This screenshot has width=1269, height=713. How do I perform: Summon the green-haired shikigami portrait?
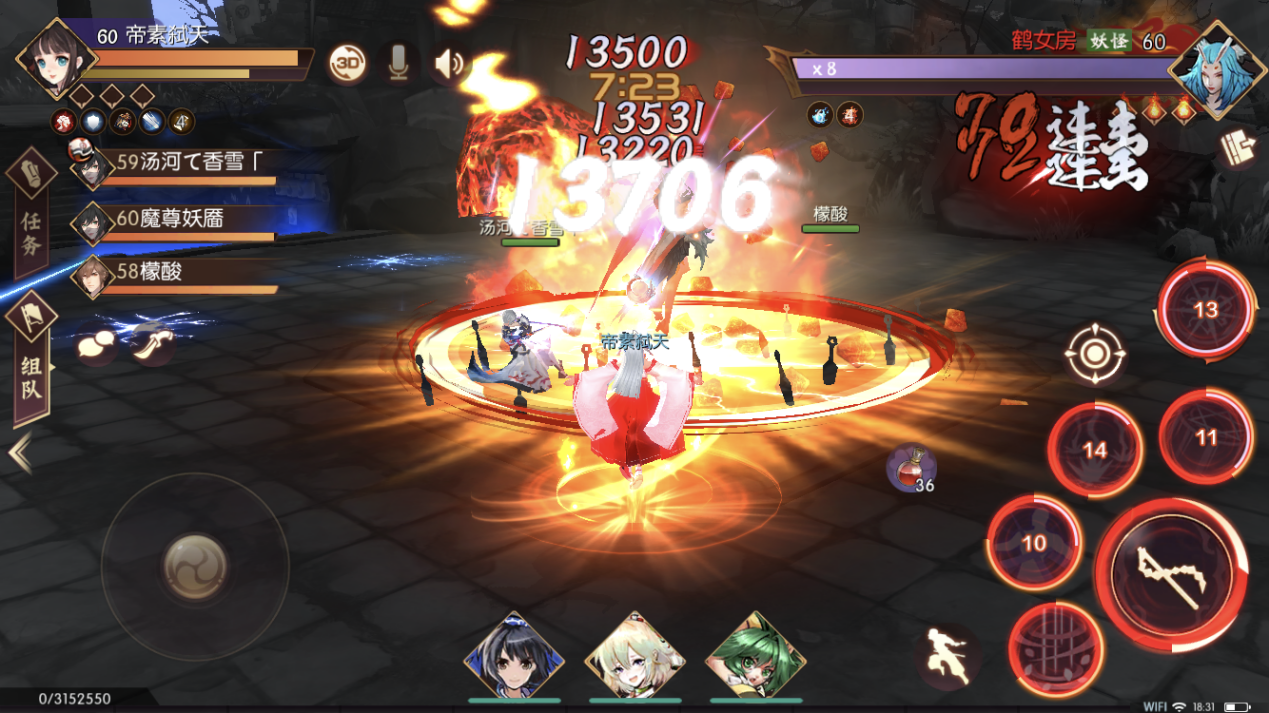(755, 658)
